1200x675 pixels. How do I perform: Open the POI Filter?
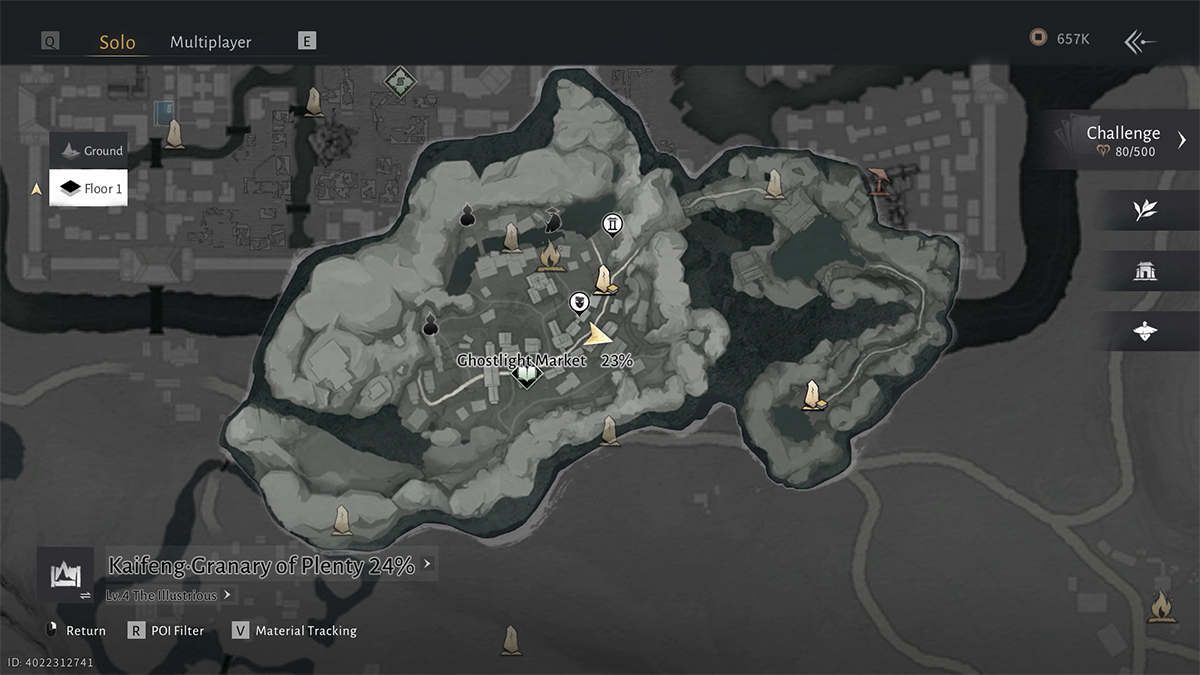coord(169,631)
